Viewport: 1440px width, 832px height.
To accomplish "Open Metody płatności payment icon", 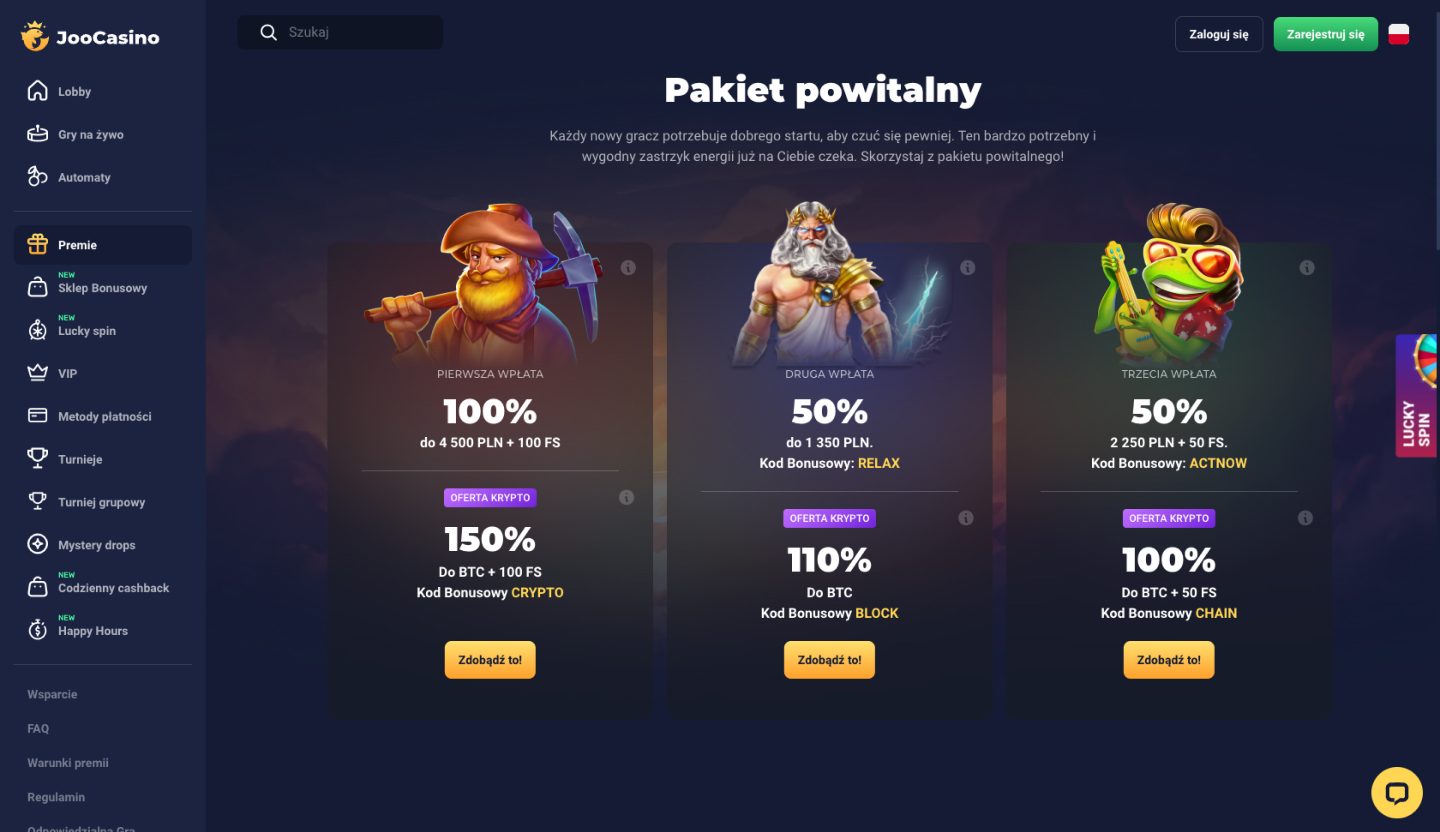I will pos(40,416).
